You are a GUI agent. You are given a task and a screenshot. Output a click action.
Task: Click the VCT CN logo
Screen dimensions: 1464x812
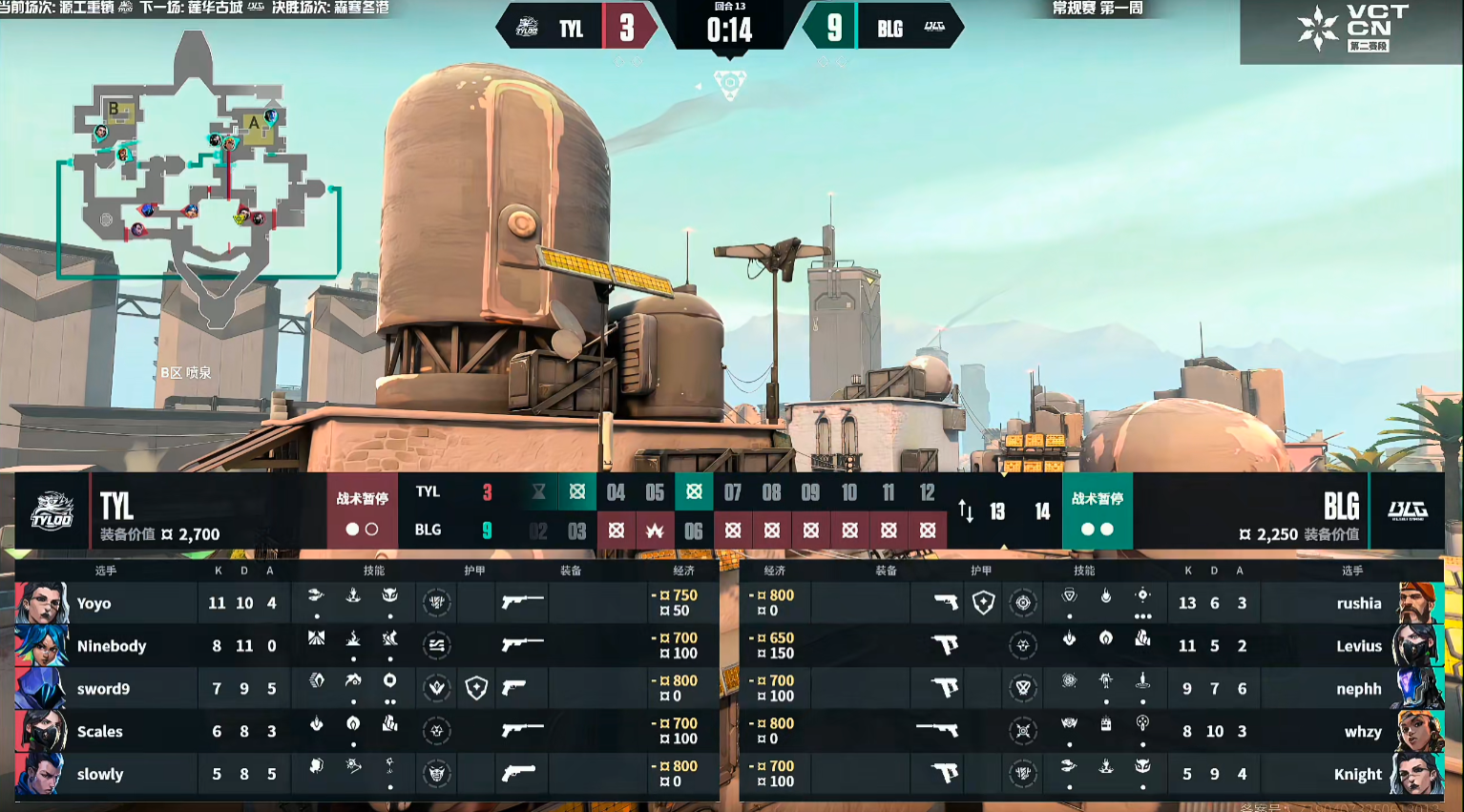[x=1351, y=29]
